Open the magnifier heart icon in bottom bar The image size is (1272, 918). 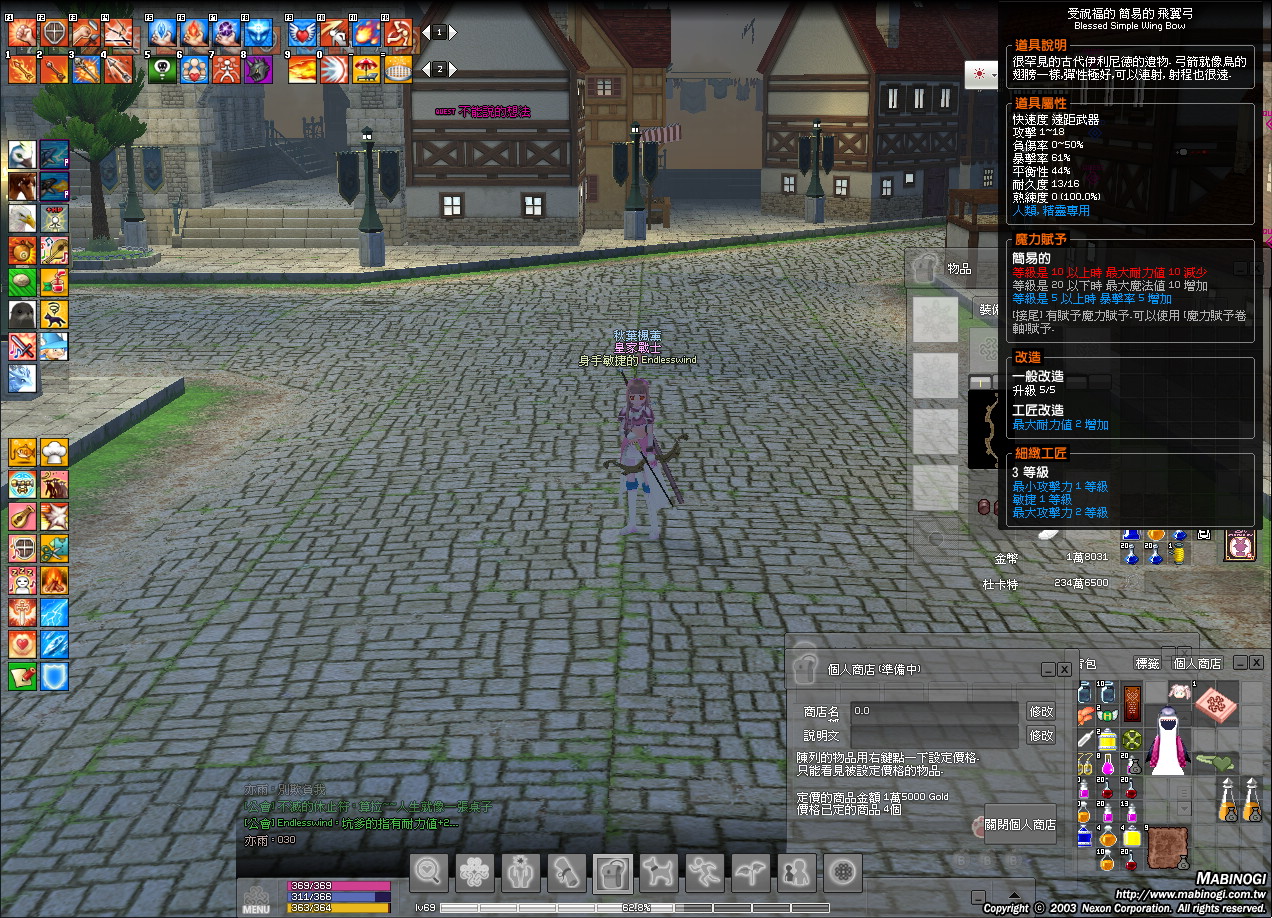click(x=429, y=873)
